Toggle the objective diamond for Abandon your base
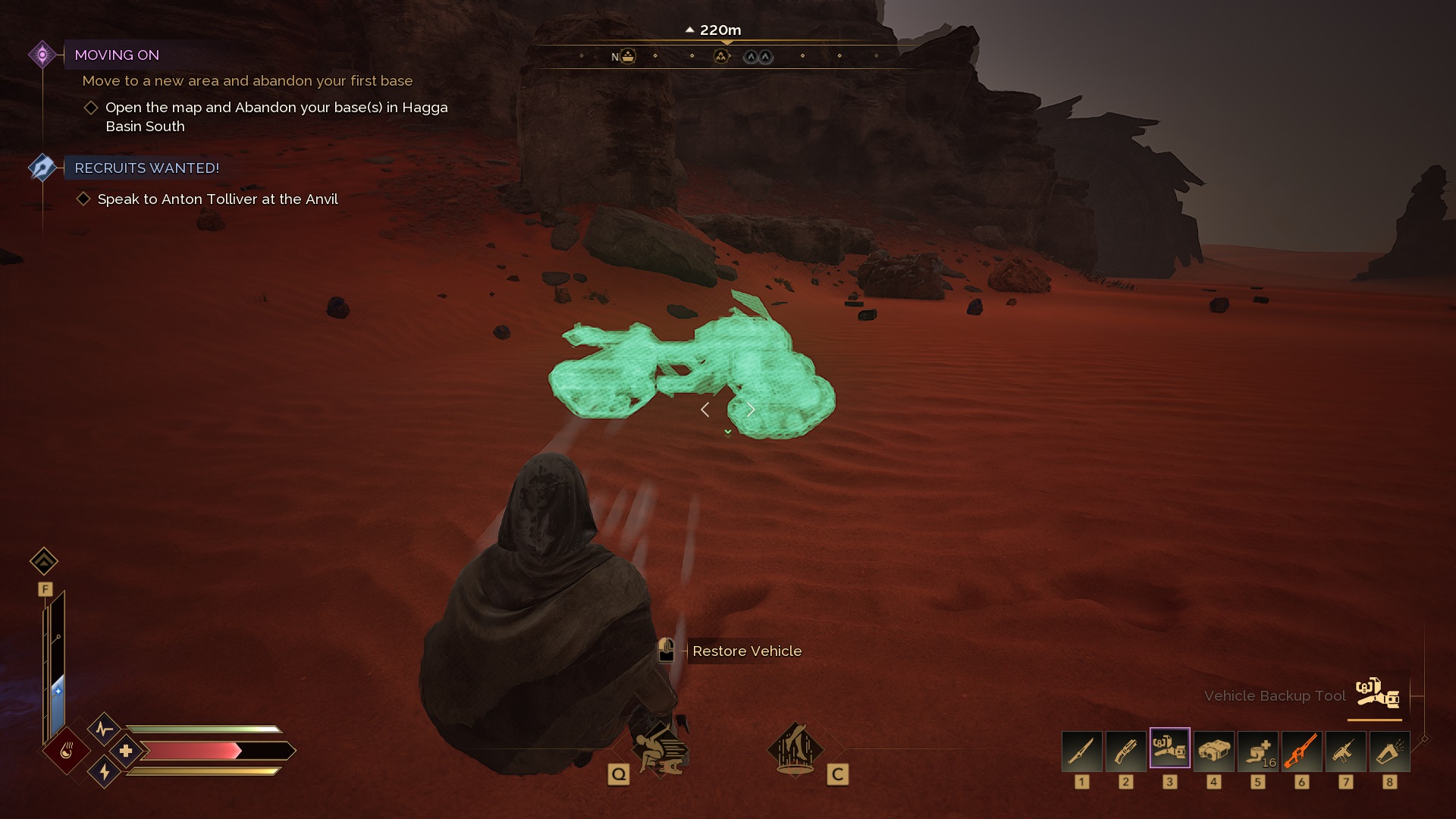Screen dimensions: 1456x819 (x=91, y=108)
